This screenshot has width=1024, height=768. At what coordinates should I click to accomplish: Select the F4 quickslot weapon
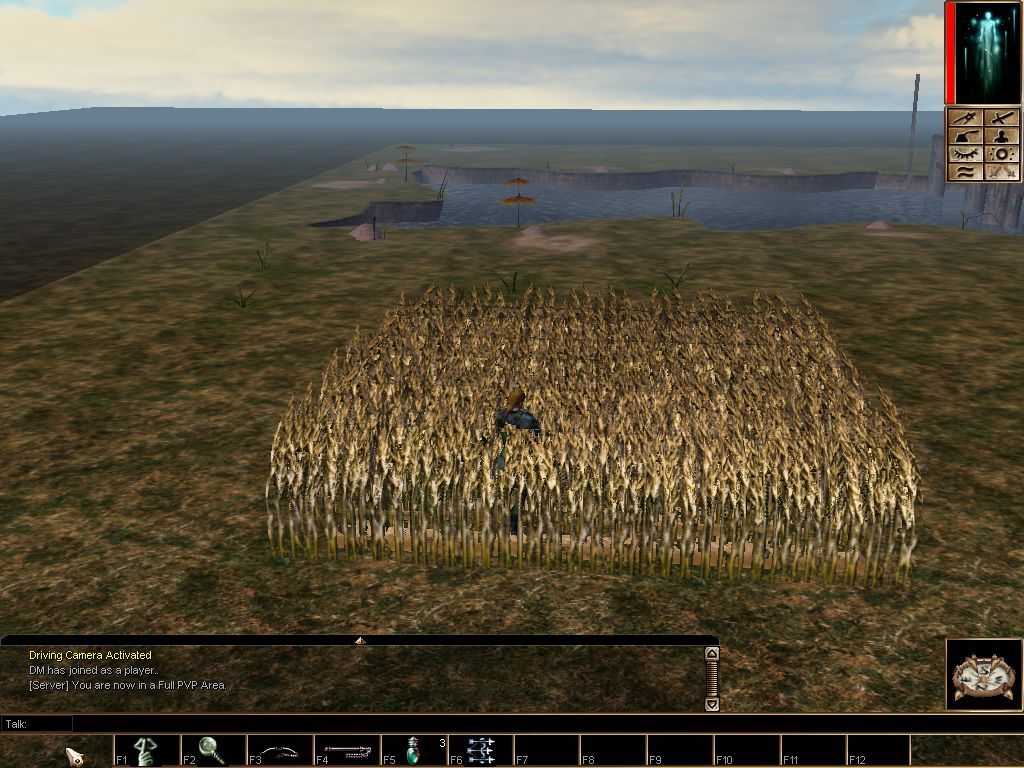click(x=346, y=750)
